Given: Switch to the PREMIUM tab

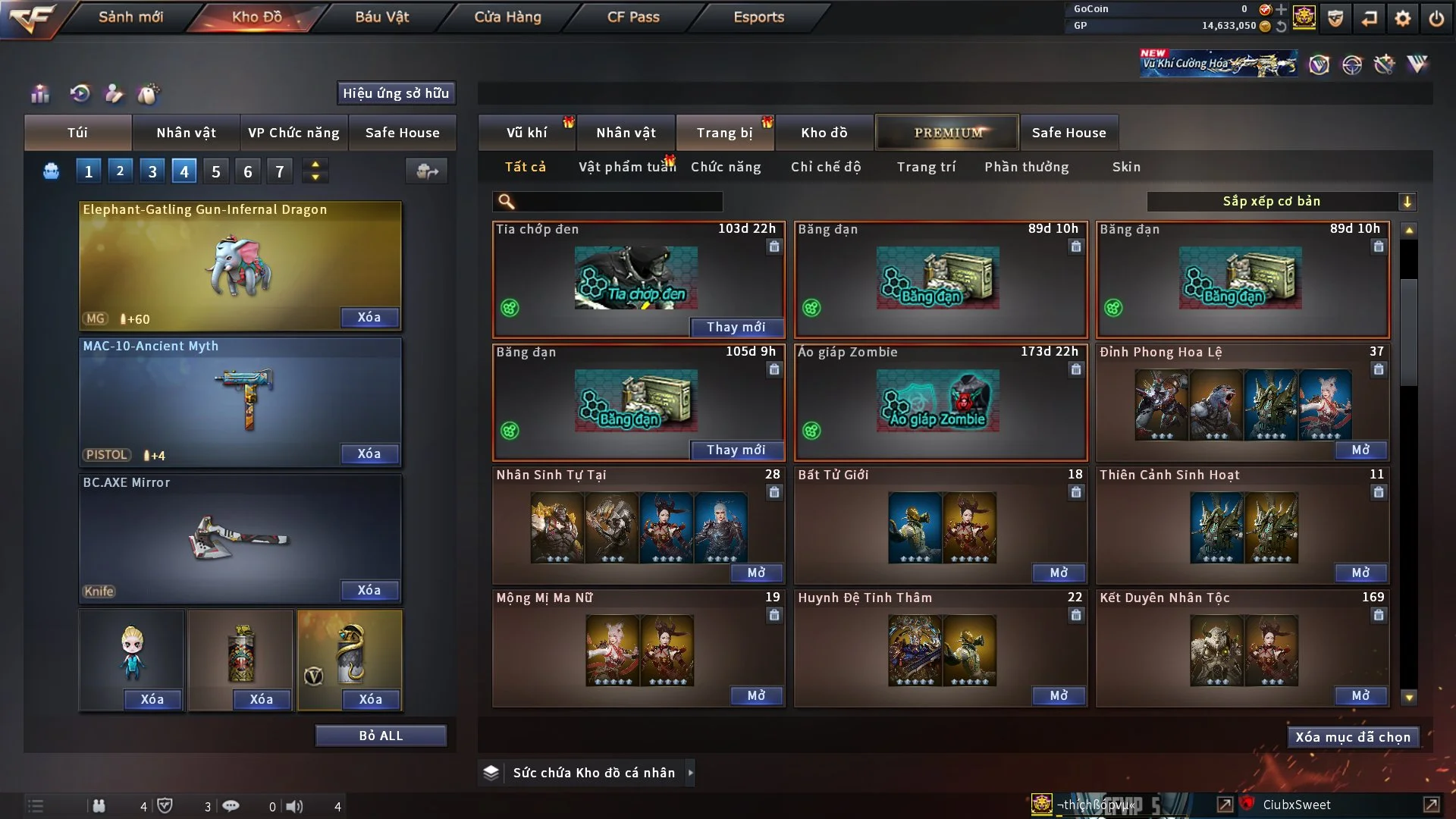Looking at the screenshot, I should (948, 133).
